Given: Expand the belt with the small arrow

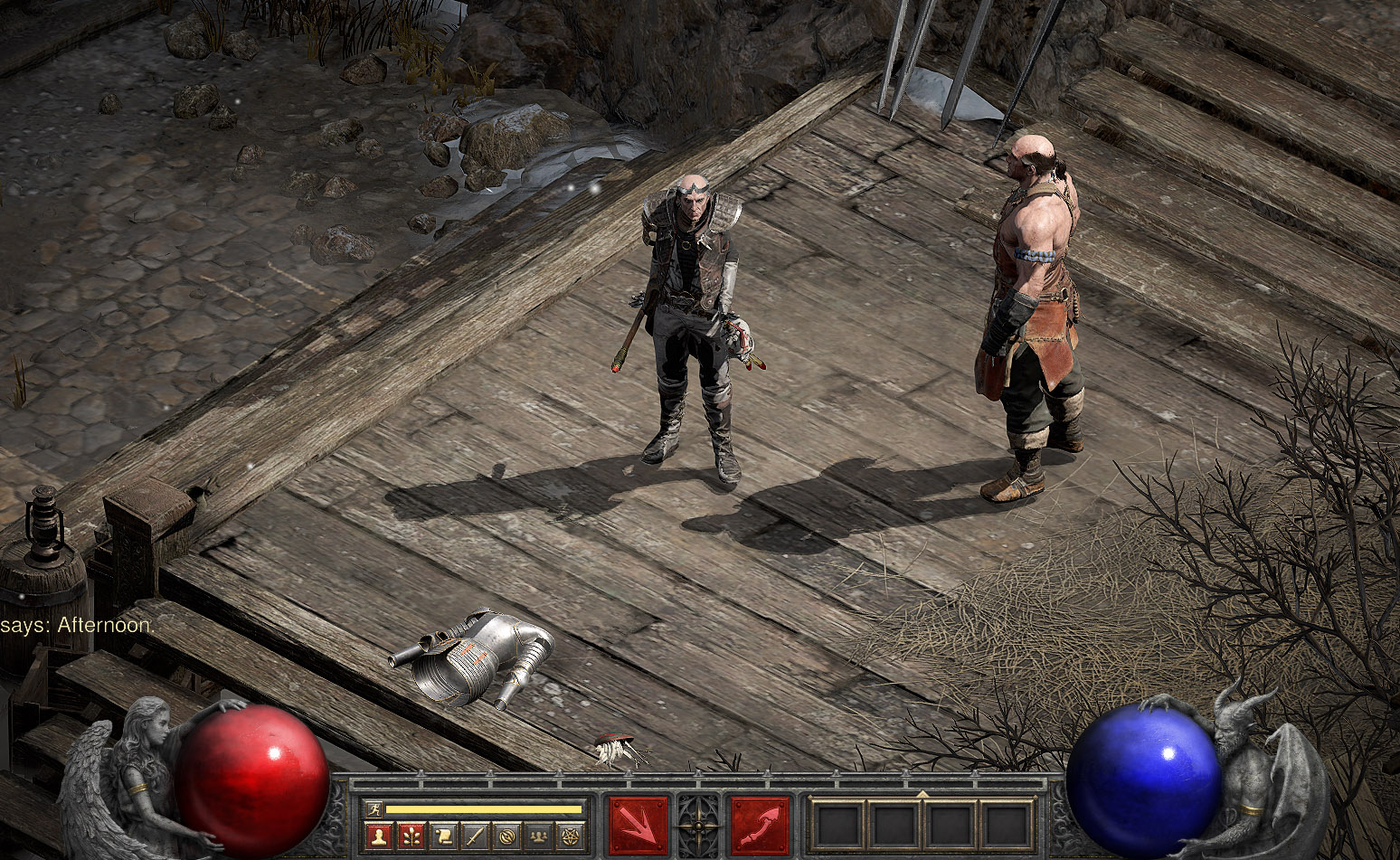Looking at the screenshot, I should click(x=922, y=794).
